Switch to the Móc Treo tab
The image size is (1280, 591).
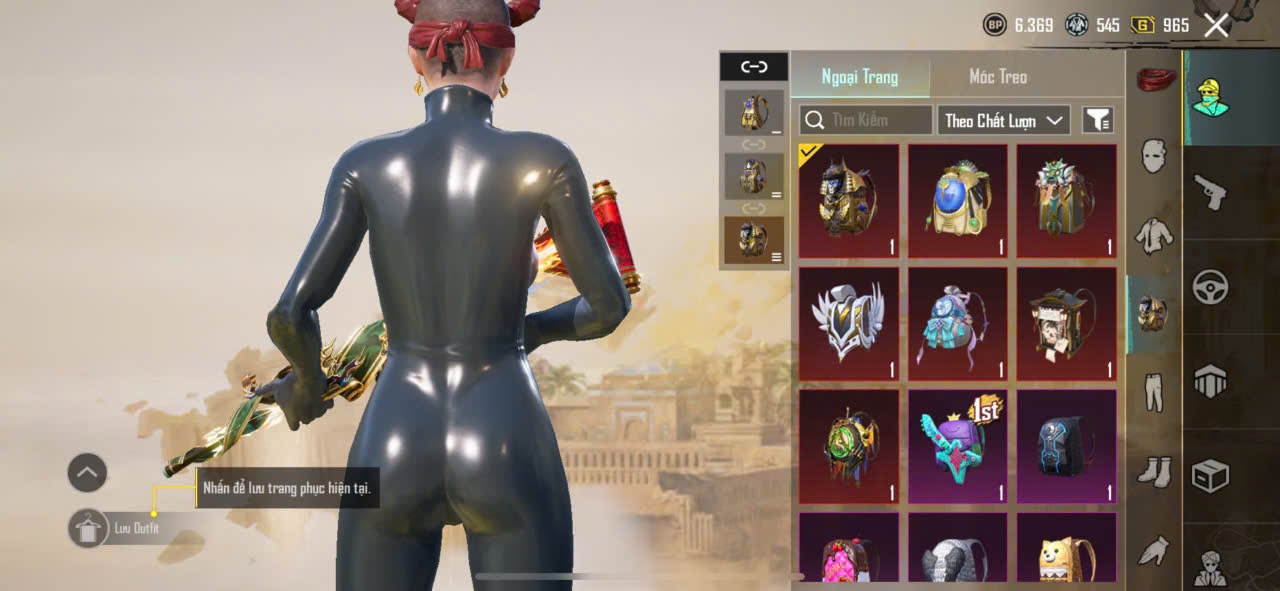pyautogui.click(x=997, y=77)
